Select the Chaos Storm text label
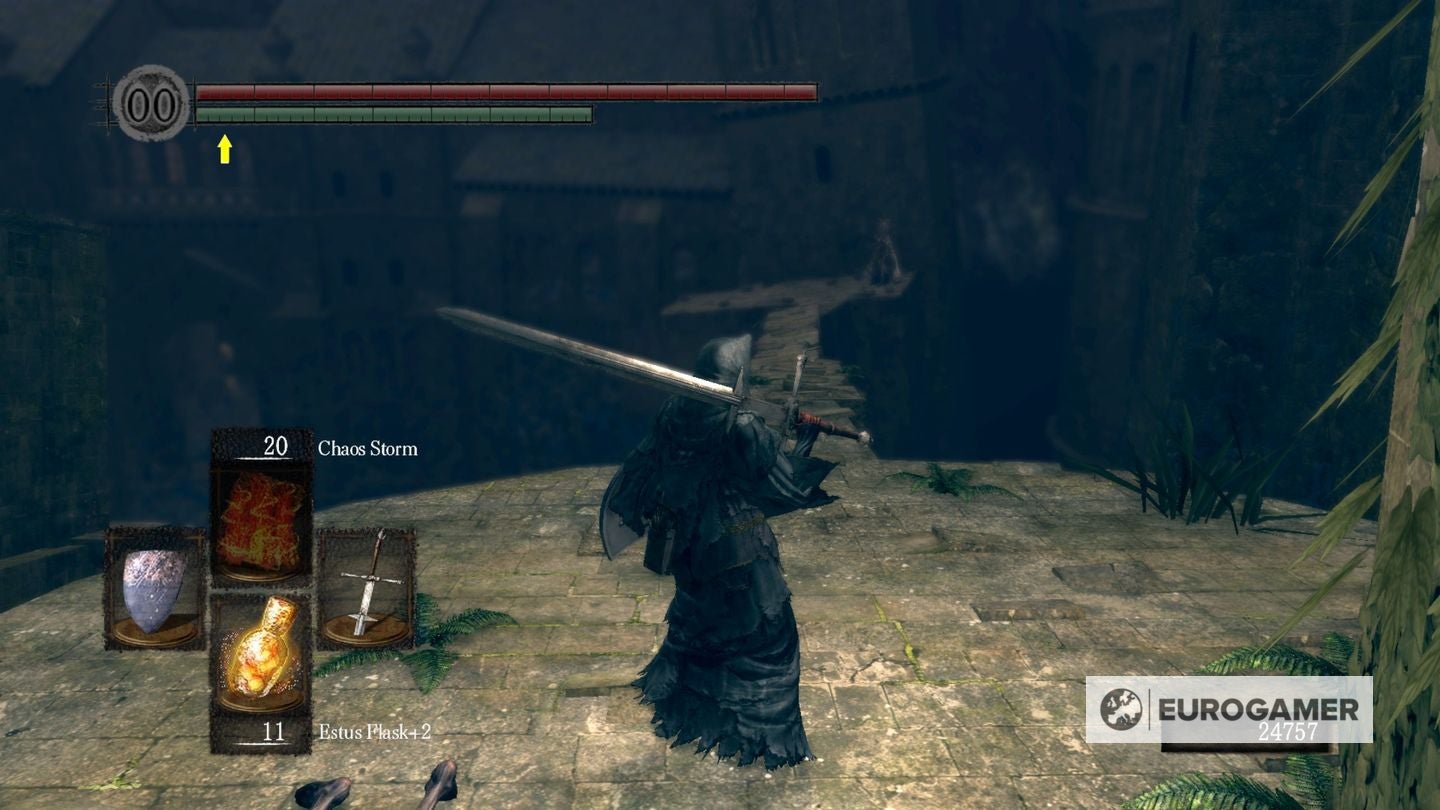Screen dimensions: 1440x810 click(368, 449)
